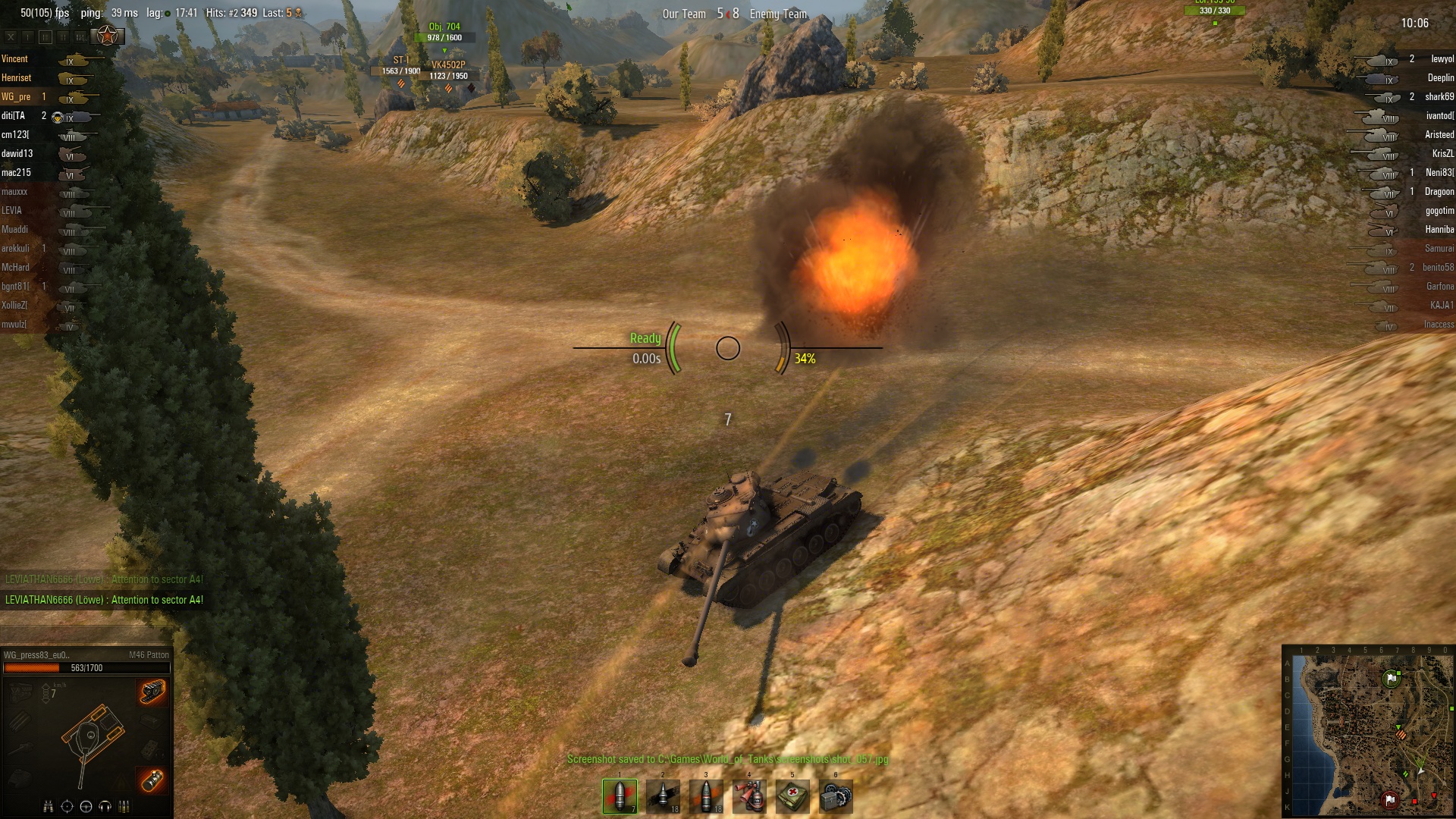Click the binoculars commander crew icon
The width and height of the screenshot is (1456, 819).
(x=49, y=806)
